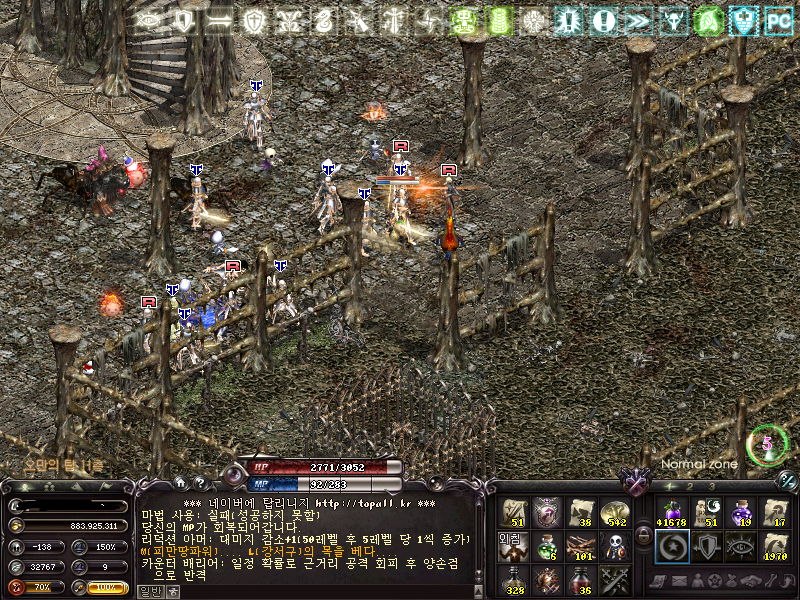The height and width of the screenshot is (600, 800).
Task: Activate the 외침 shout skill icon
Action: tap(512, 546)
